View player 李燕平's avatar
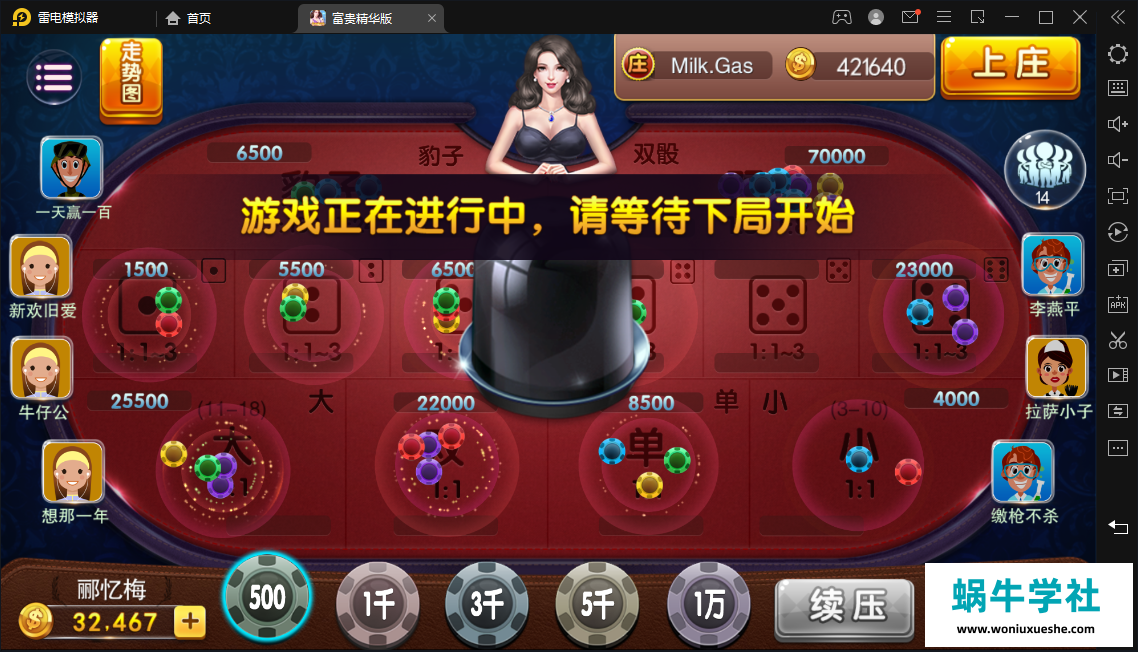The width and height of the screenshot is (1138, 652). (x=1053, y=266)
